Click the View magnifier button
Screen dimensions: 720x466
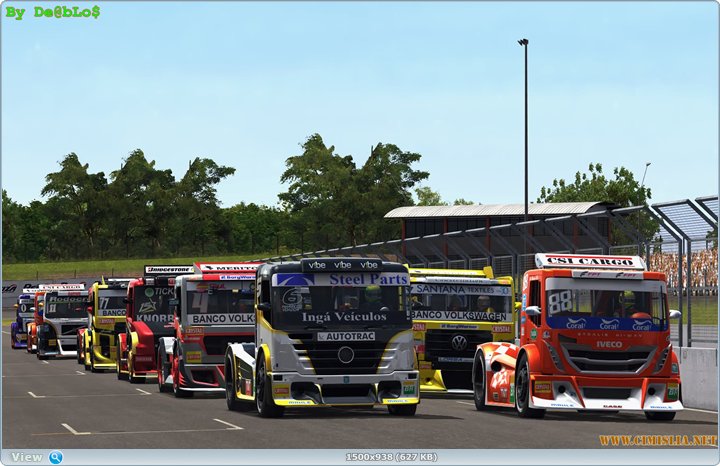pos(55,457)
